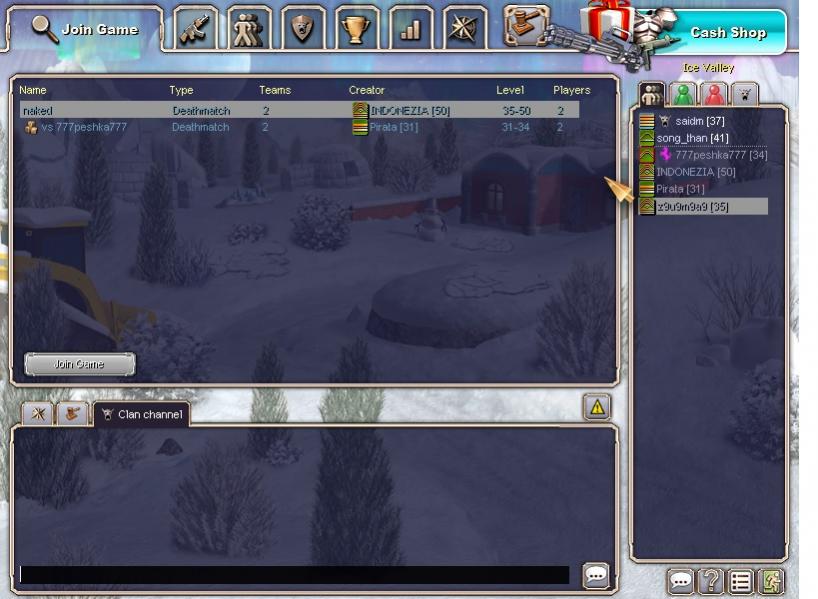Switch to the two-soldiers tab
The height and width of the screenshot is (599, 818).
pyautogui.click(x=248, y=29)
